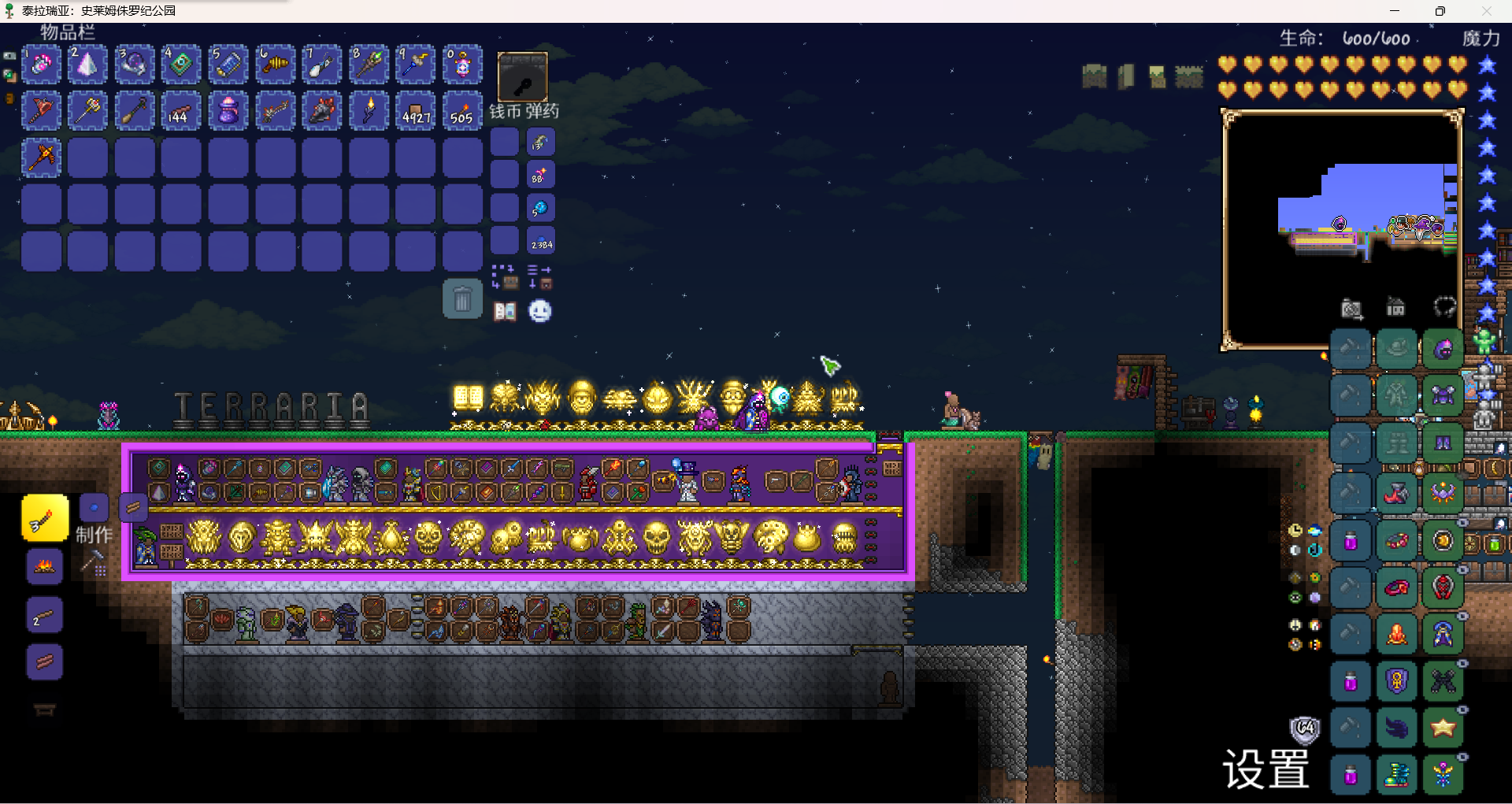Open the bestiary book icon
The image size is (1512, 804).
click(505, 312)
